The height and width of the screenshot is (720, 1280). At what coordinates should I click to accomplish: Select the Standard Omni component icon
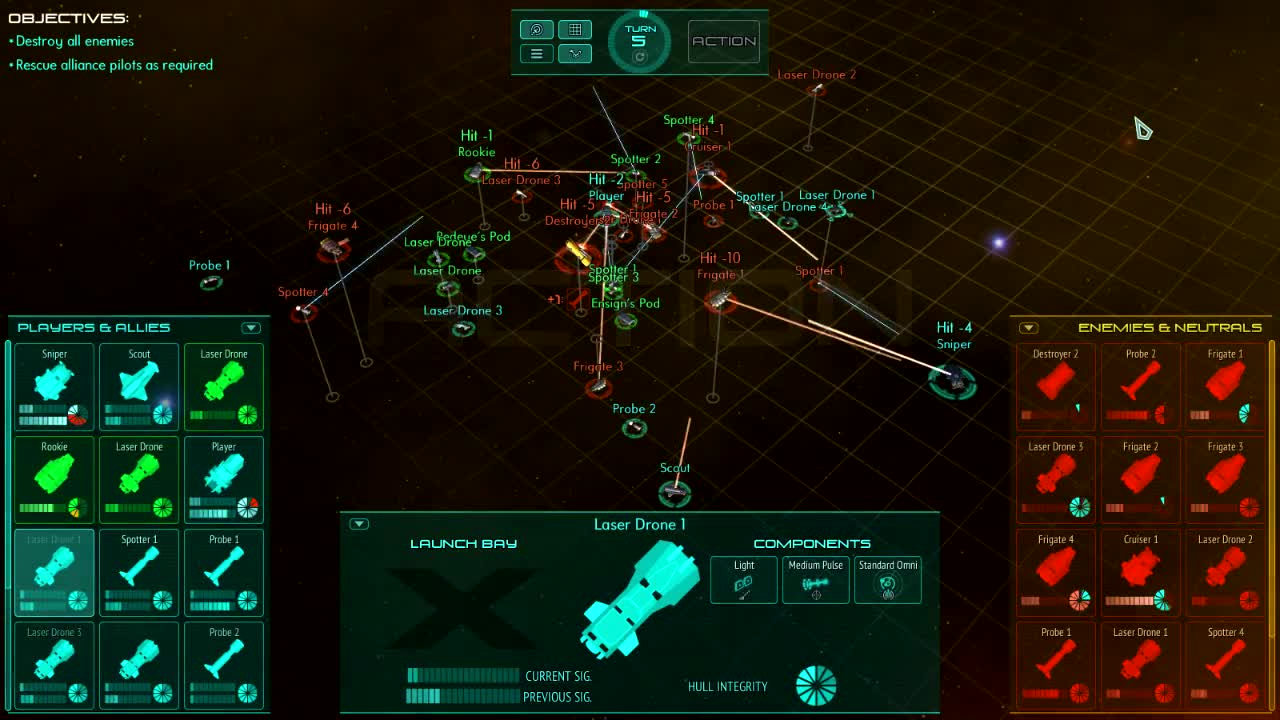887,580
